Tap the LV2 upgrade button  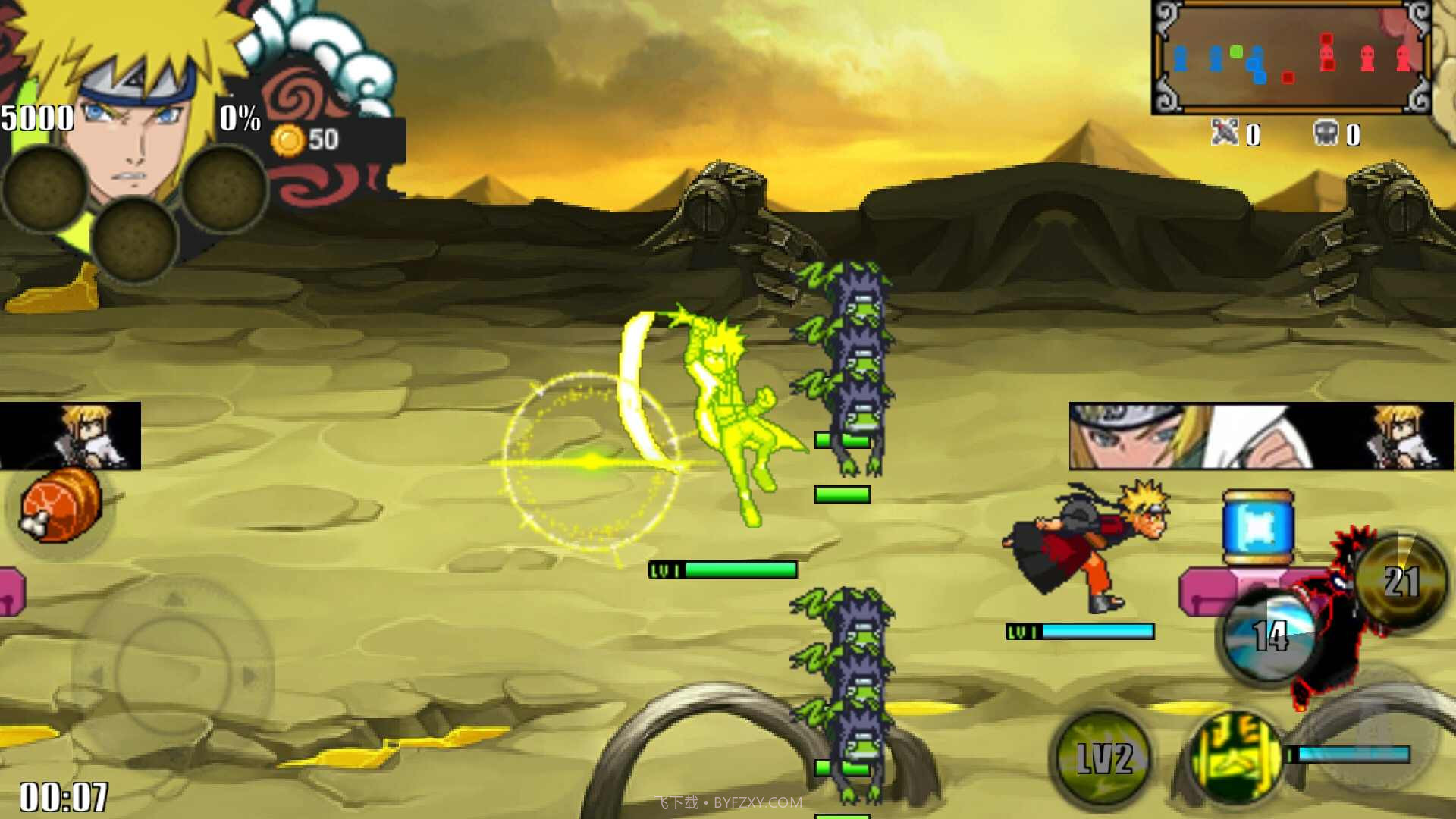1103,758
